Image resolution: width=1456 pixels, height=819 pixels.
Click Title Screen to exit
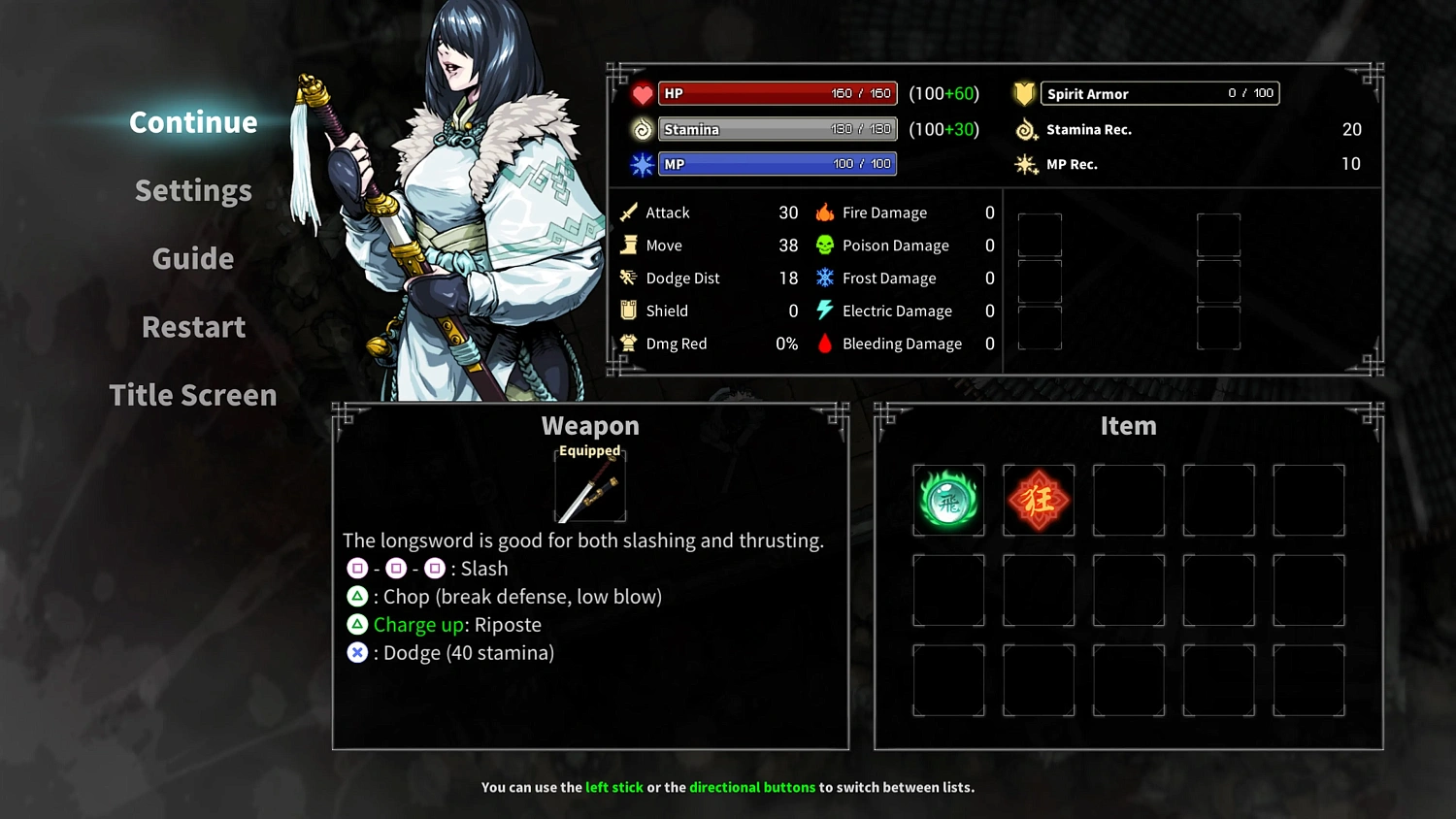click(193, 395)
